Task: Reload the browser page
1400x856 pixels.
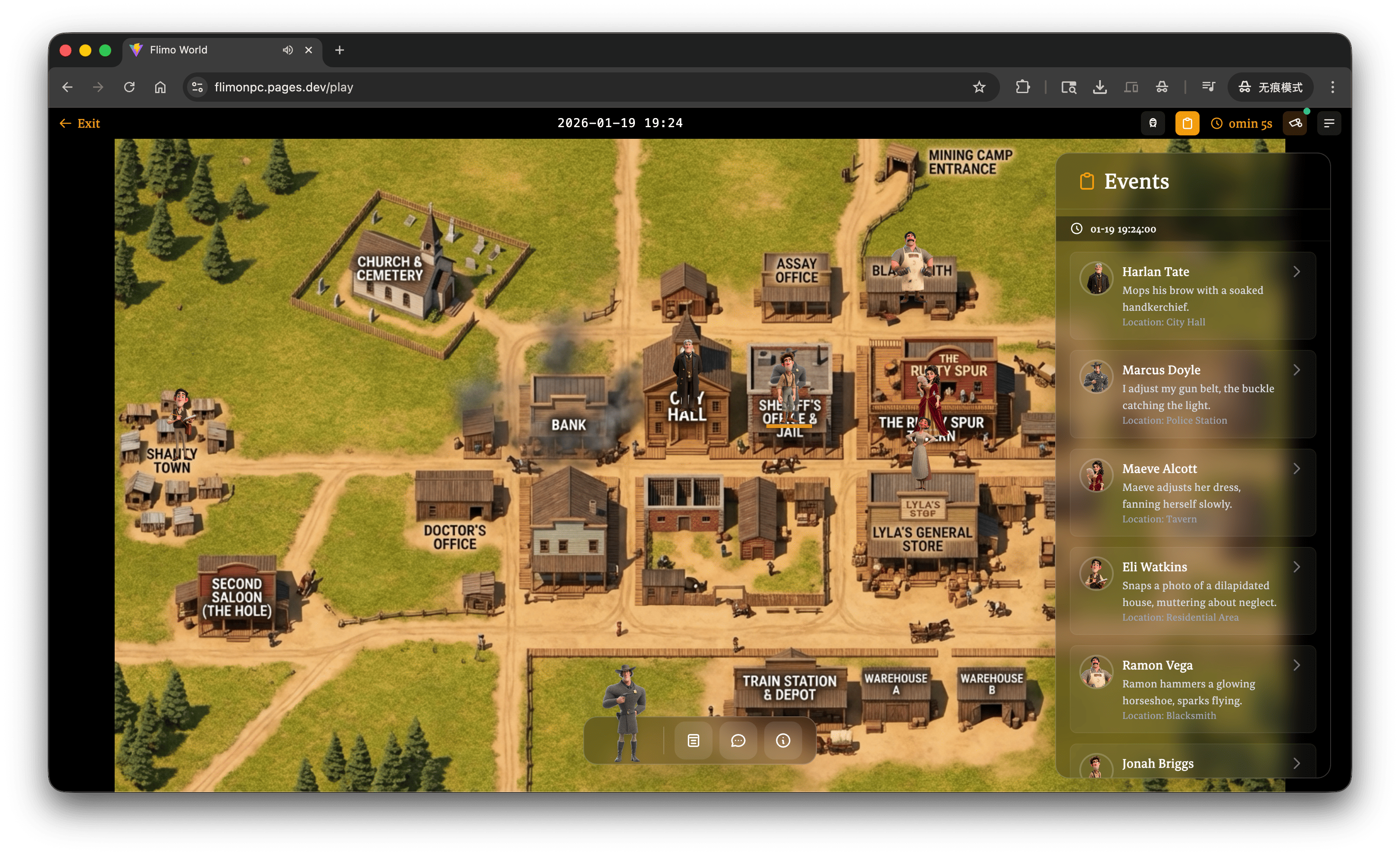Action: pos(130,87)
